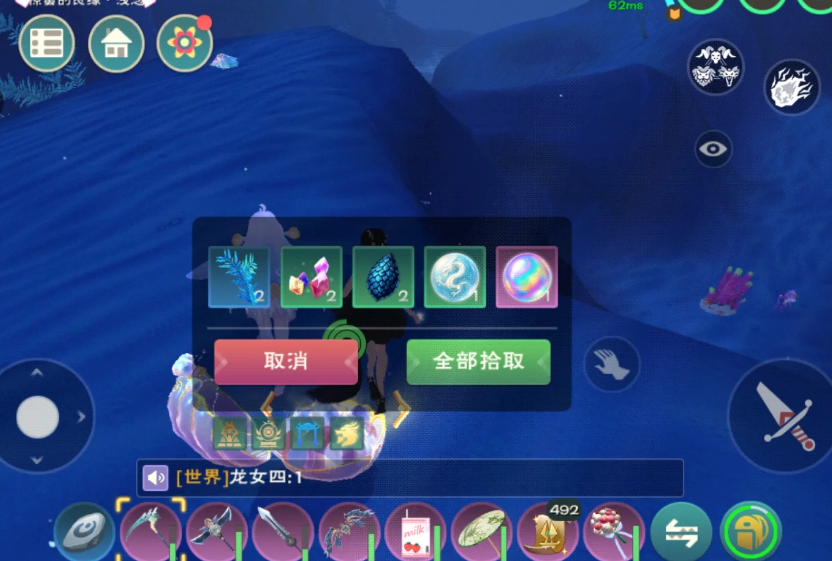Open the flower icon with red notification
Viewport: 832px width, 561px height.
point(185,44)
